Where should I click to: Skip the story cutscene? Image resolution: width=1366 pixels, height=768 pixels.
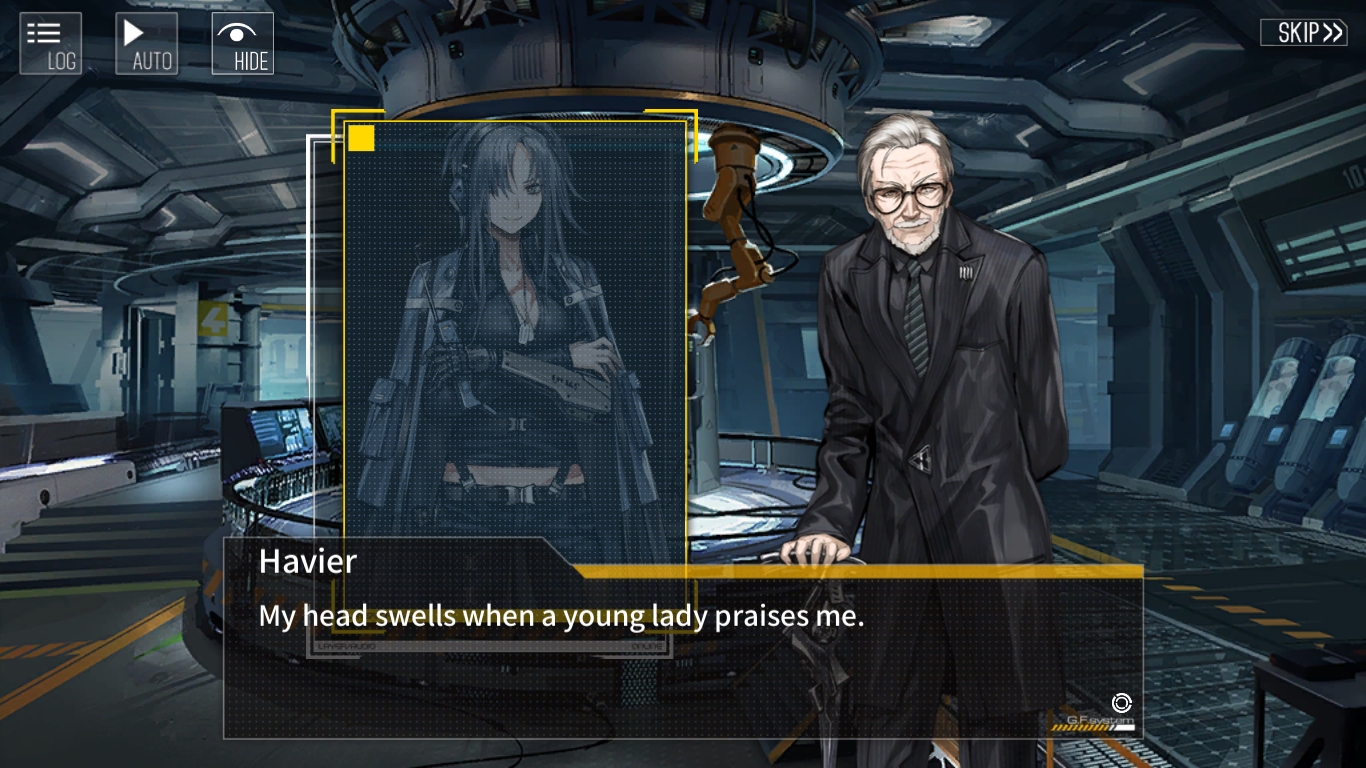point(1303,32)
